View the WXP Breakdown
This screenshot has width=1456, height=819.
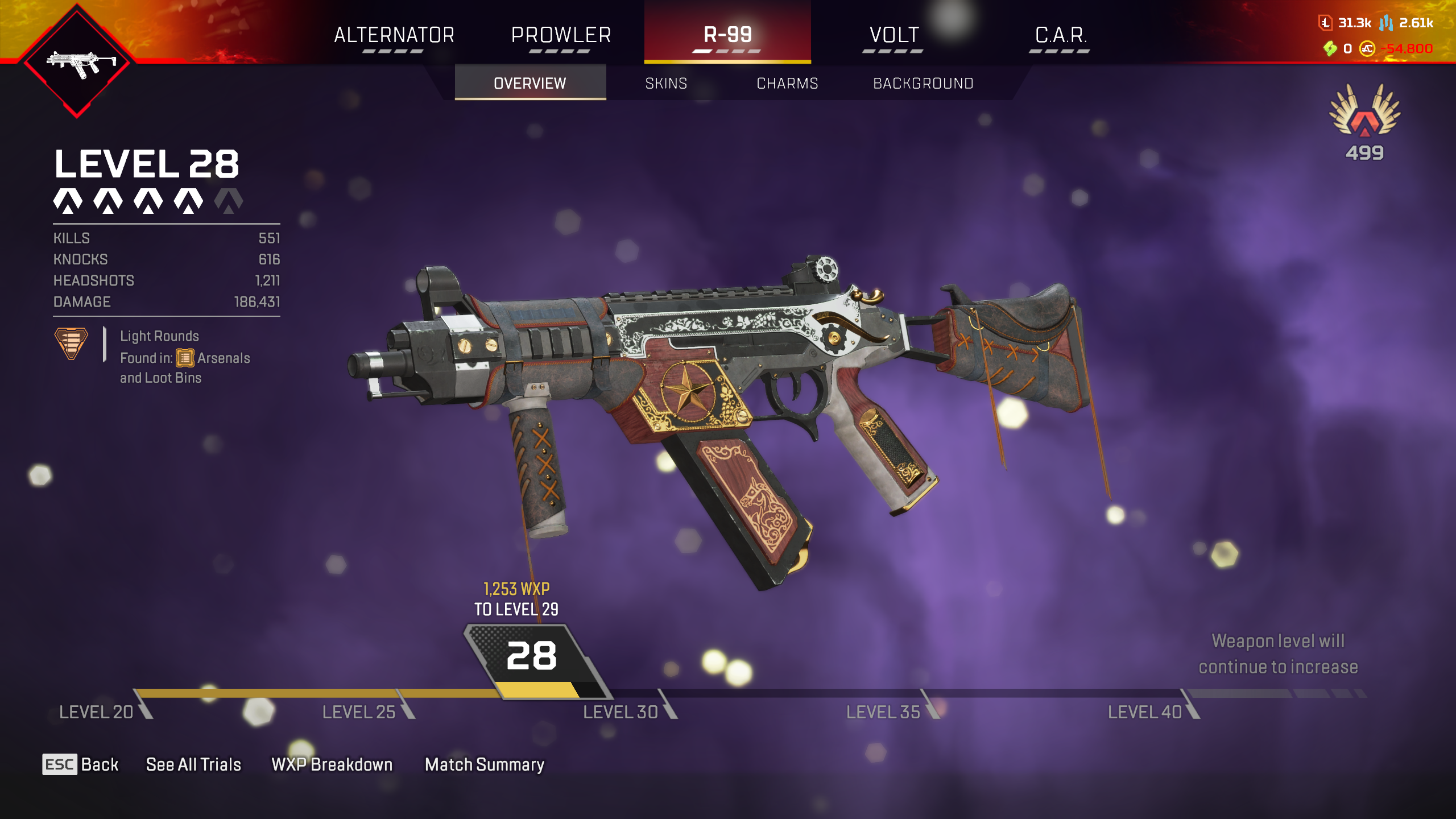(x=332, y=764)
